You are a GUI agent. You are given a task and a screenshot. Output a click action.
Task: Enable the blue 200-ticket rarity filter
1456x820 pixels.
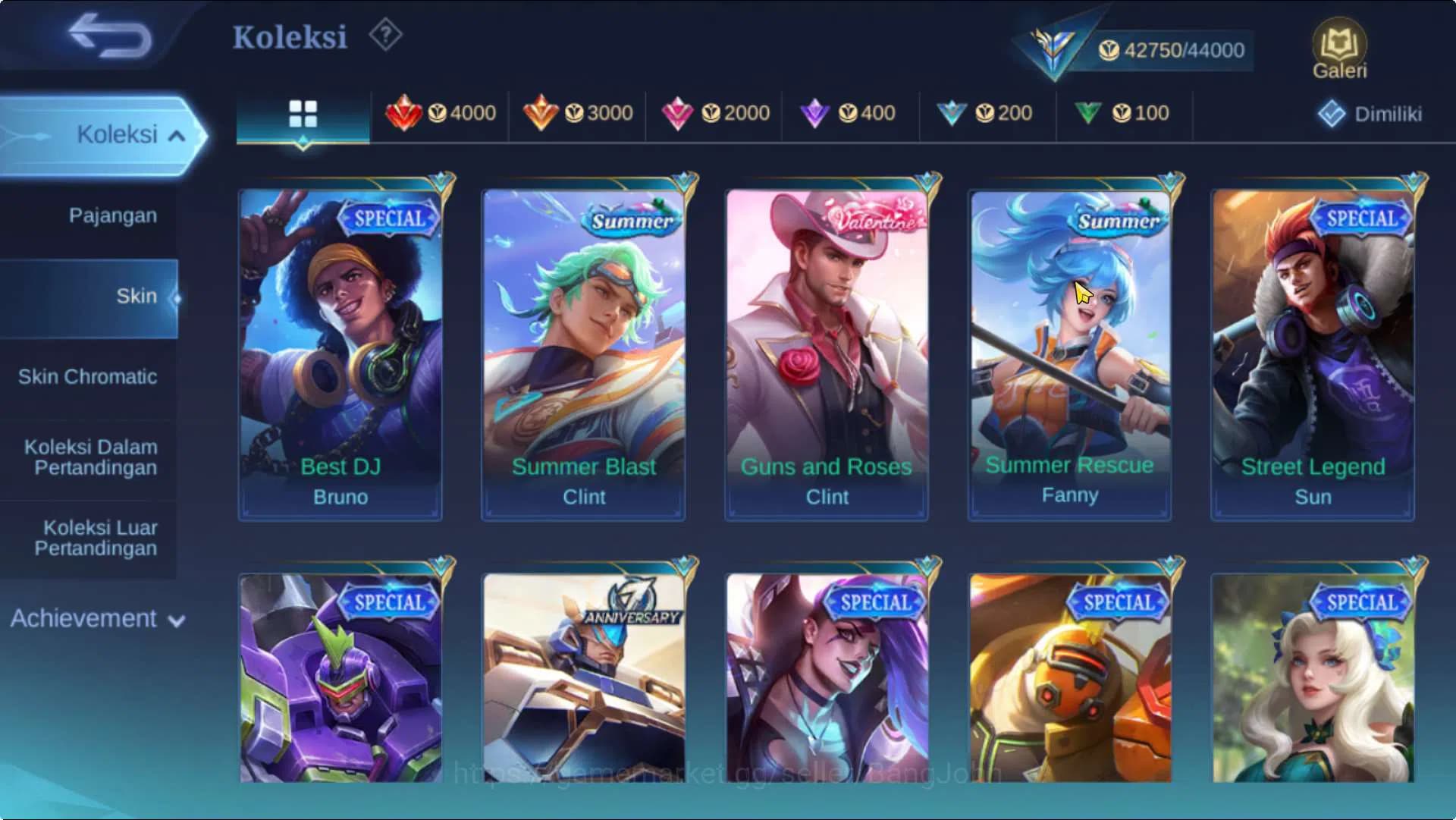990,112
